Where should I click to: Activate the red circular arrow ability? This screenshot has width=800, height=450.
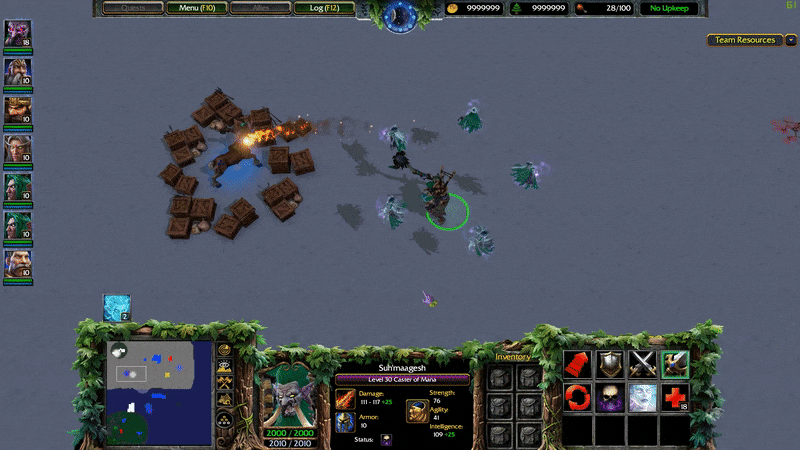click(578, 397)
